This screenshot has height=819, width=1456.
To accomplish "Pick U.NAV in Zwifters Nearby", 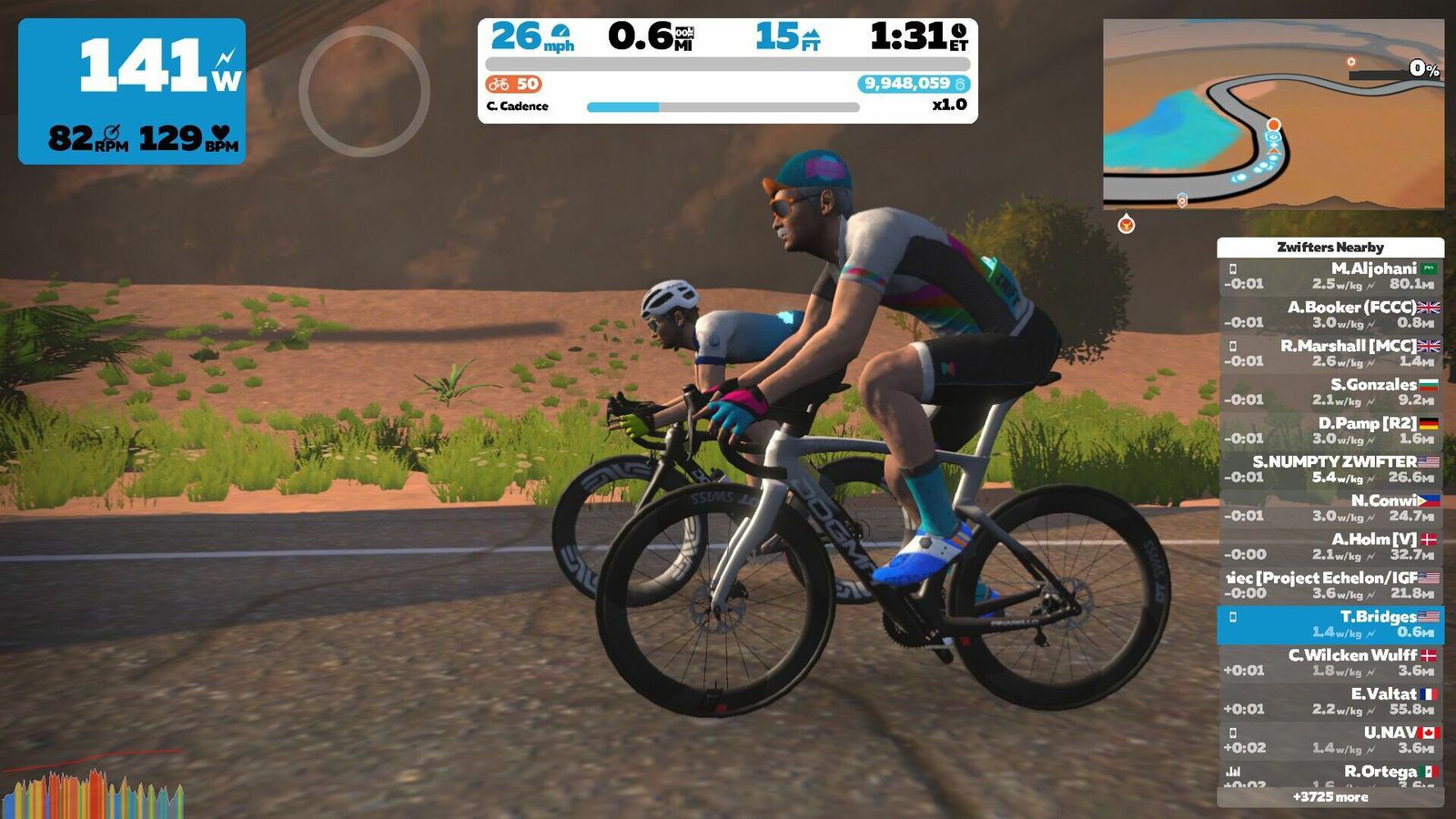I will (x=1330, y=741).
